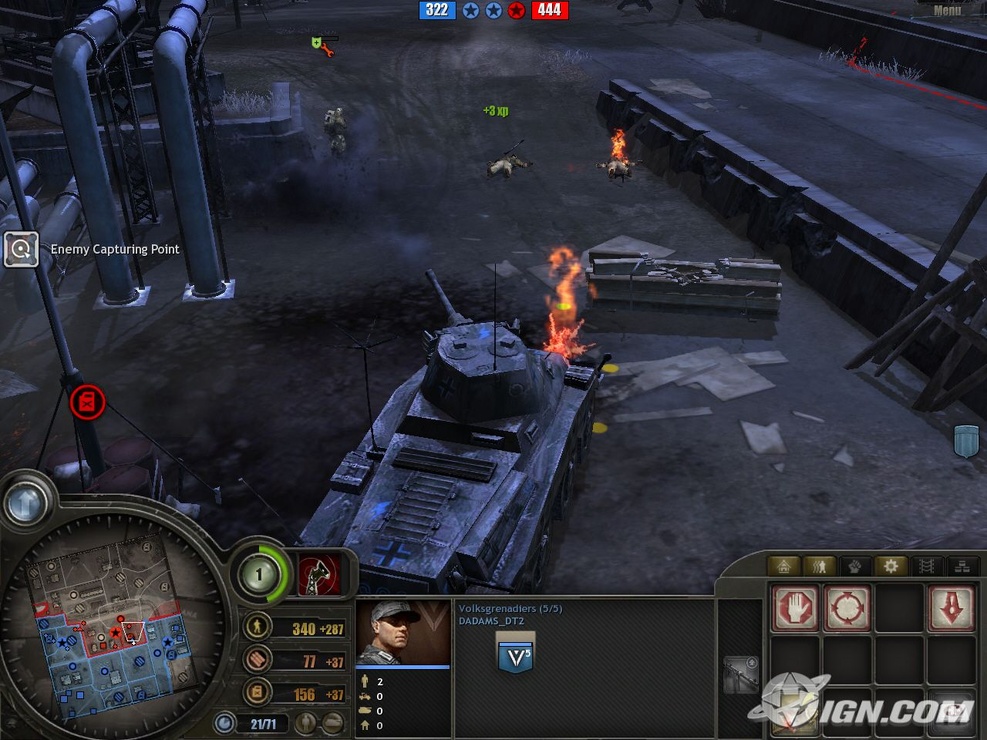Click the round up-arrow button above the minimap
Image resolution: width=987 pixels, height=740 pixels.
(26, 503)
